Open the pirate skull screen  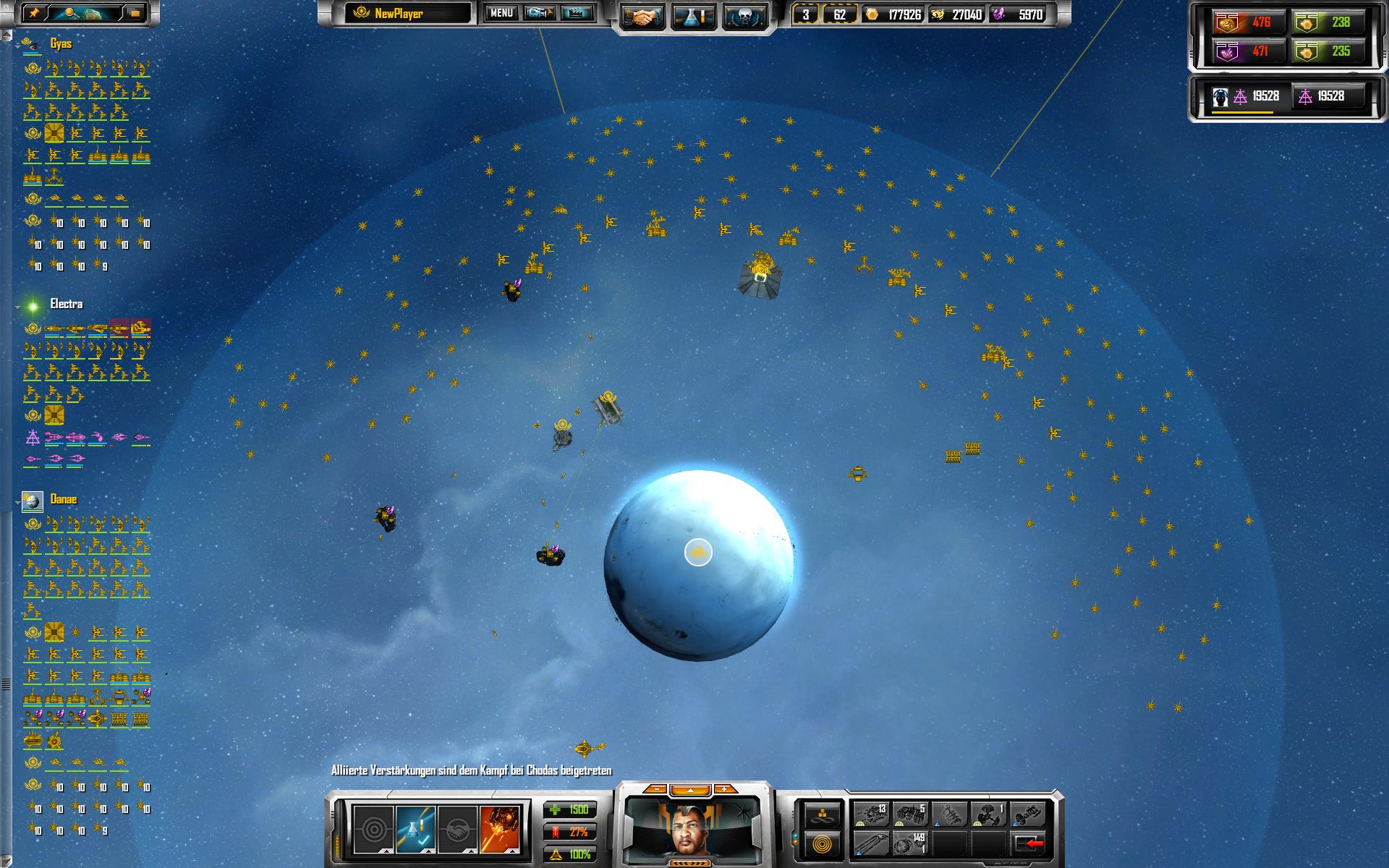coord(745,16)
